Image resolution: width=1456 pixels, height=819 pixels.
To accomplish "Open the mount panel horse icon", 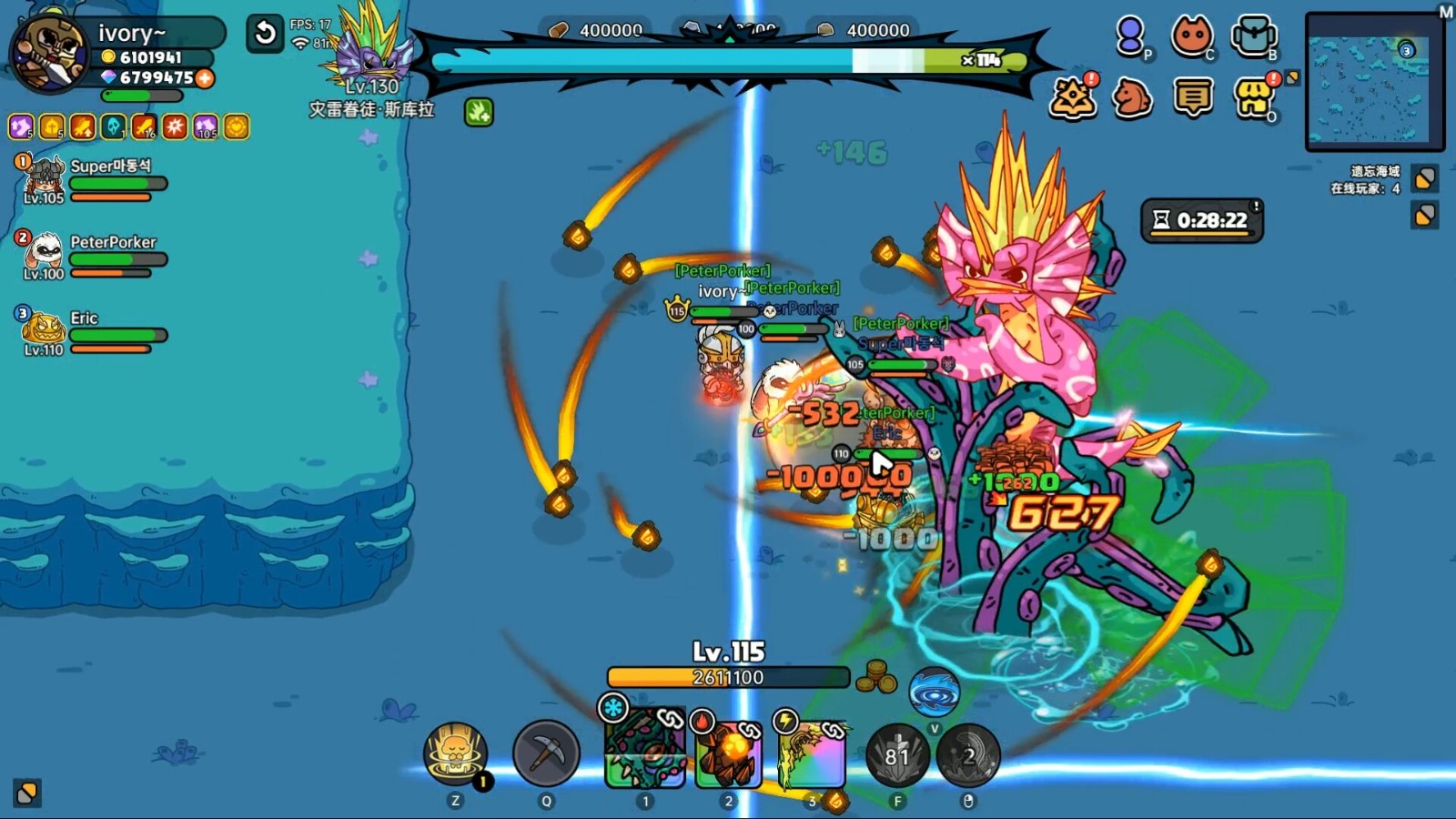I will coord(1132,98).
